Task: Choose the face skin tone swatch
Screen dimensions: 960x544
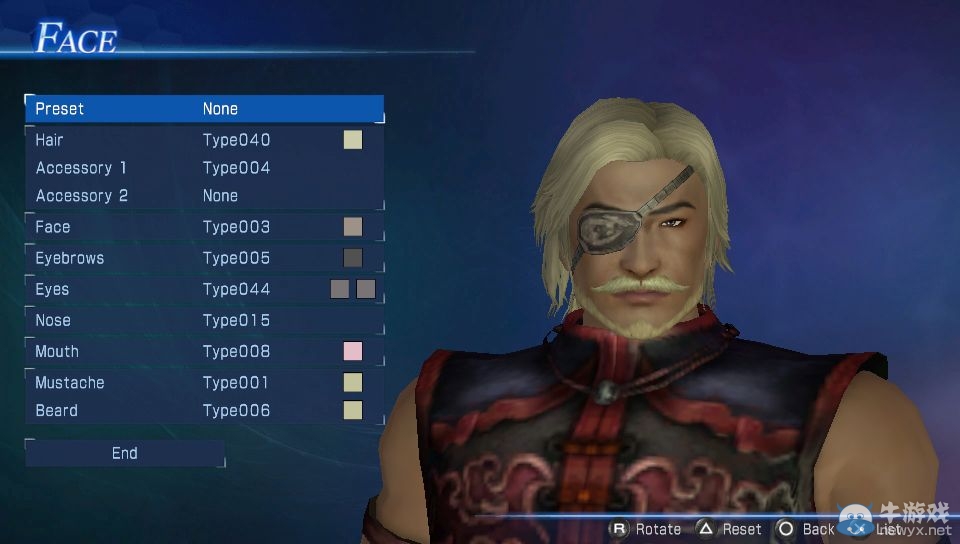Action: click(352, 227)
